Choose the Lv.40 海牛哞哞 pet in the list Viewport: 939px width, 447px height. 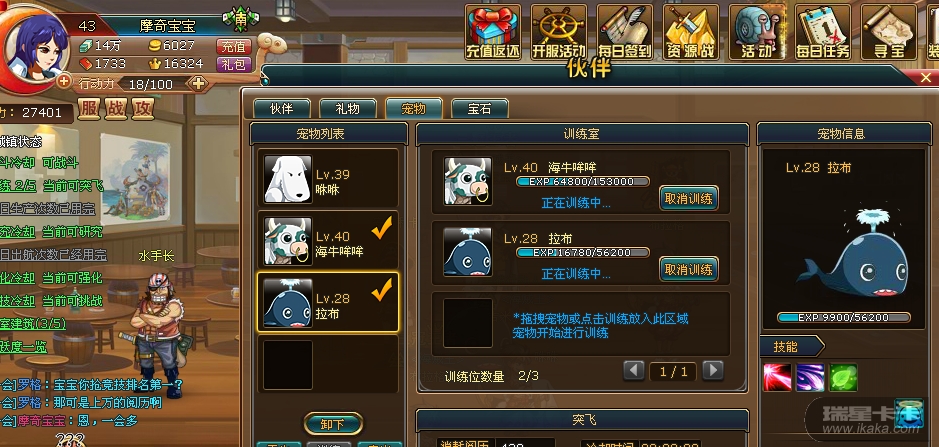click(329, 243)
